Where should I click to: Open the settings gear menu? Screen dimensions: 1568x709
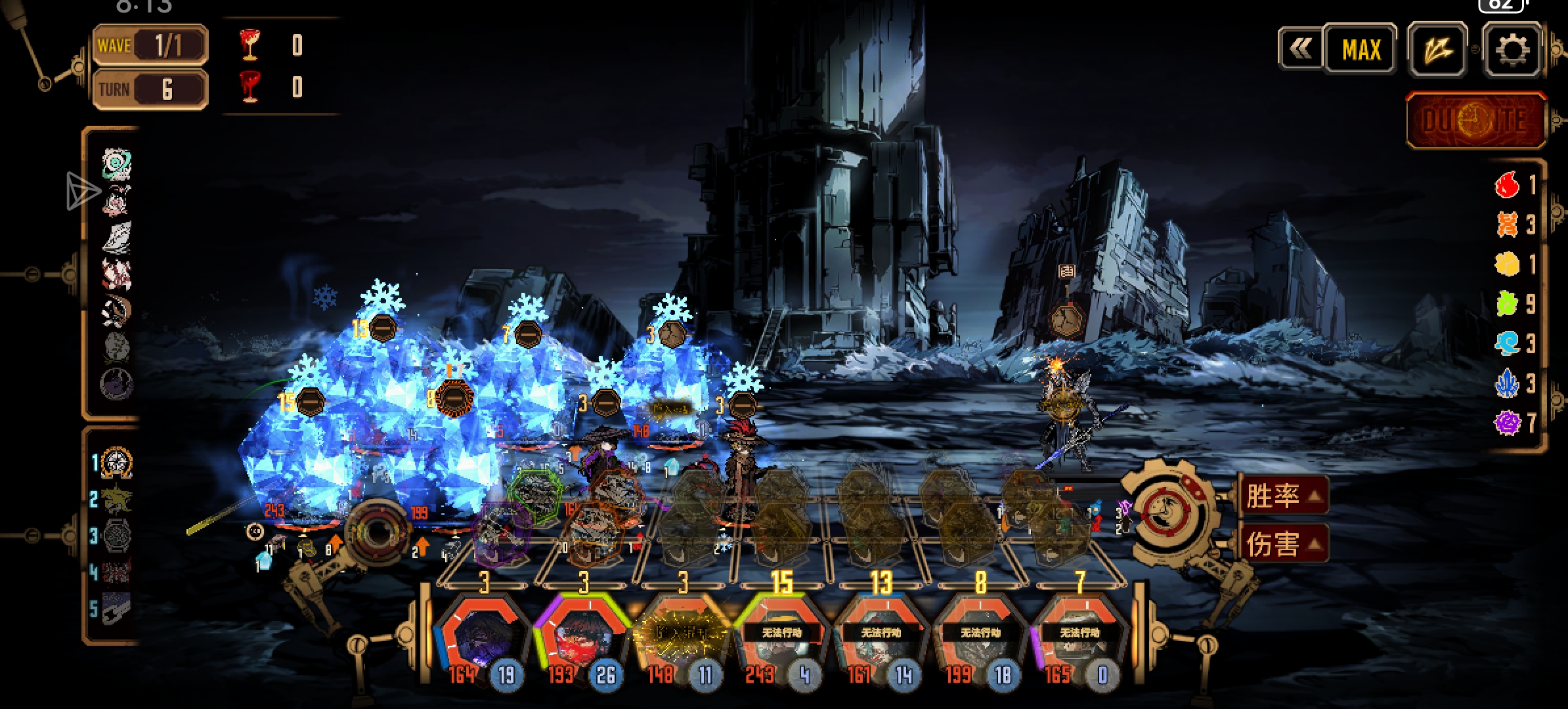tap(1512, 50)
